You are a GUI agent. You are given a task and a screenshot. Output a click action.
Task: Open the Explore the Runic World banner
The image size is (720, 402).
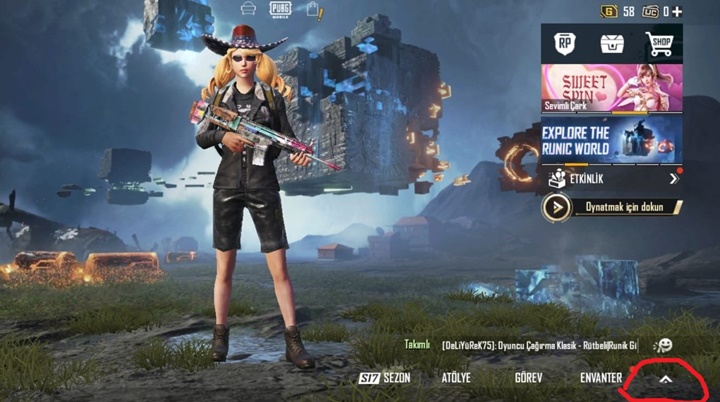612,138
